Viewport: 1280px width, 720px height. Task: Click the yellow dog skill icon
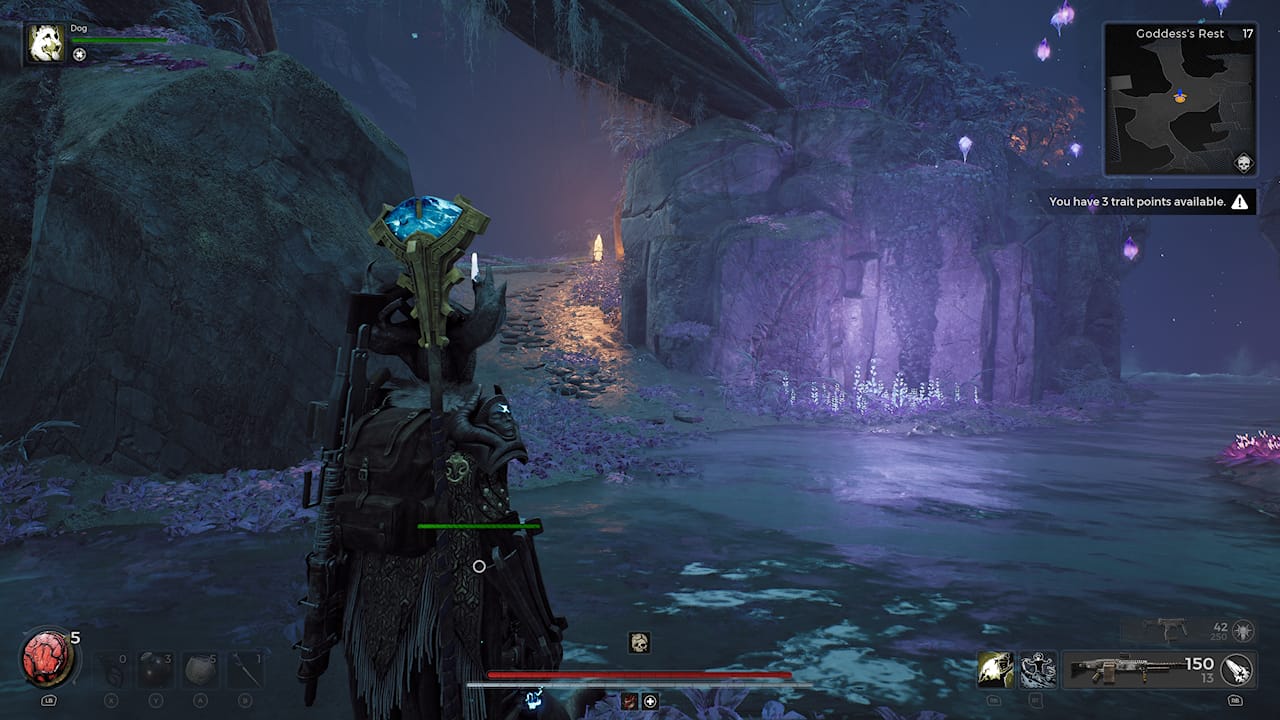point(996,667)
